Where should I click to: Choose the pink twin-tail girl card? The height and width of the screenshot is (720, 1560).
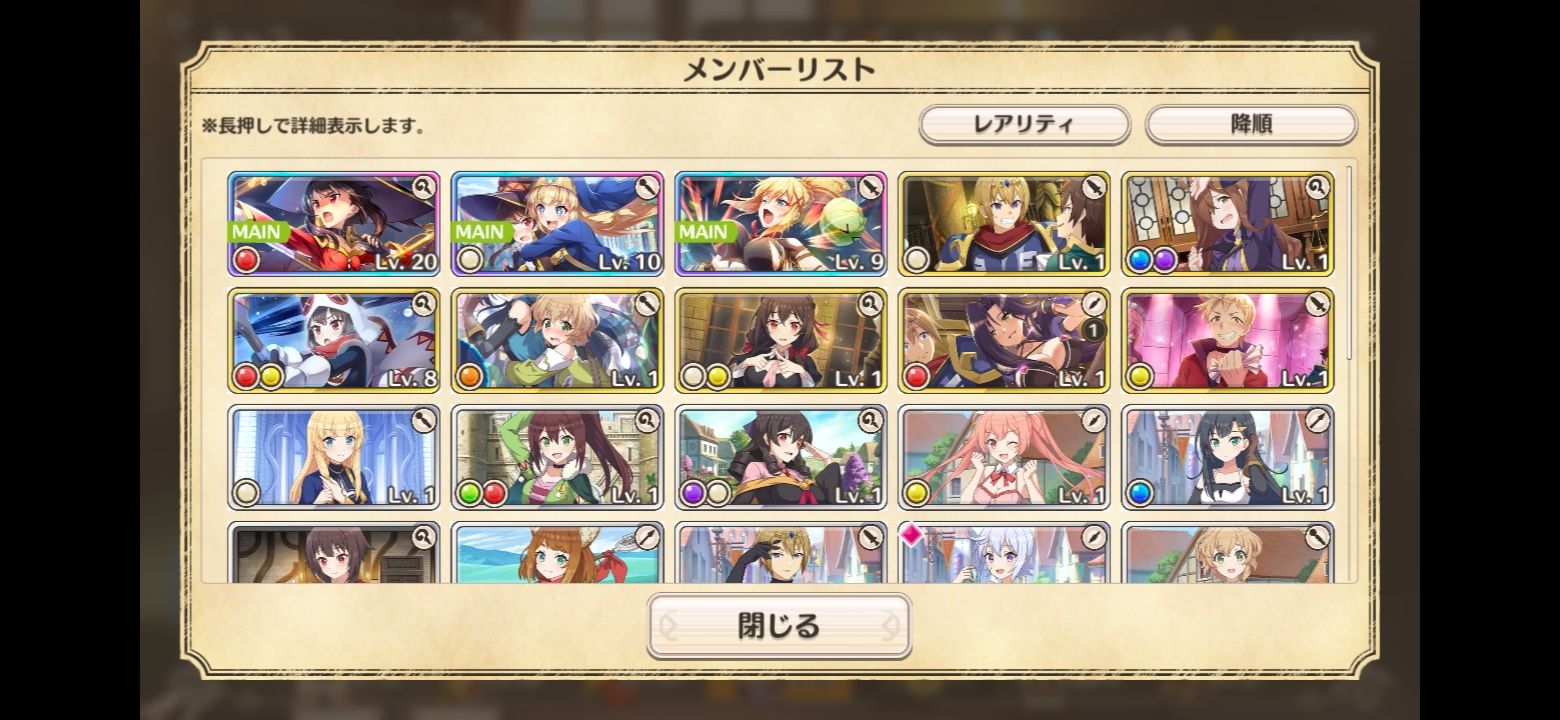click(x=1004, y=457)
